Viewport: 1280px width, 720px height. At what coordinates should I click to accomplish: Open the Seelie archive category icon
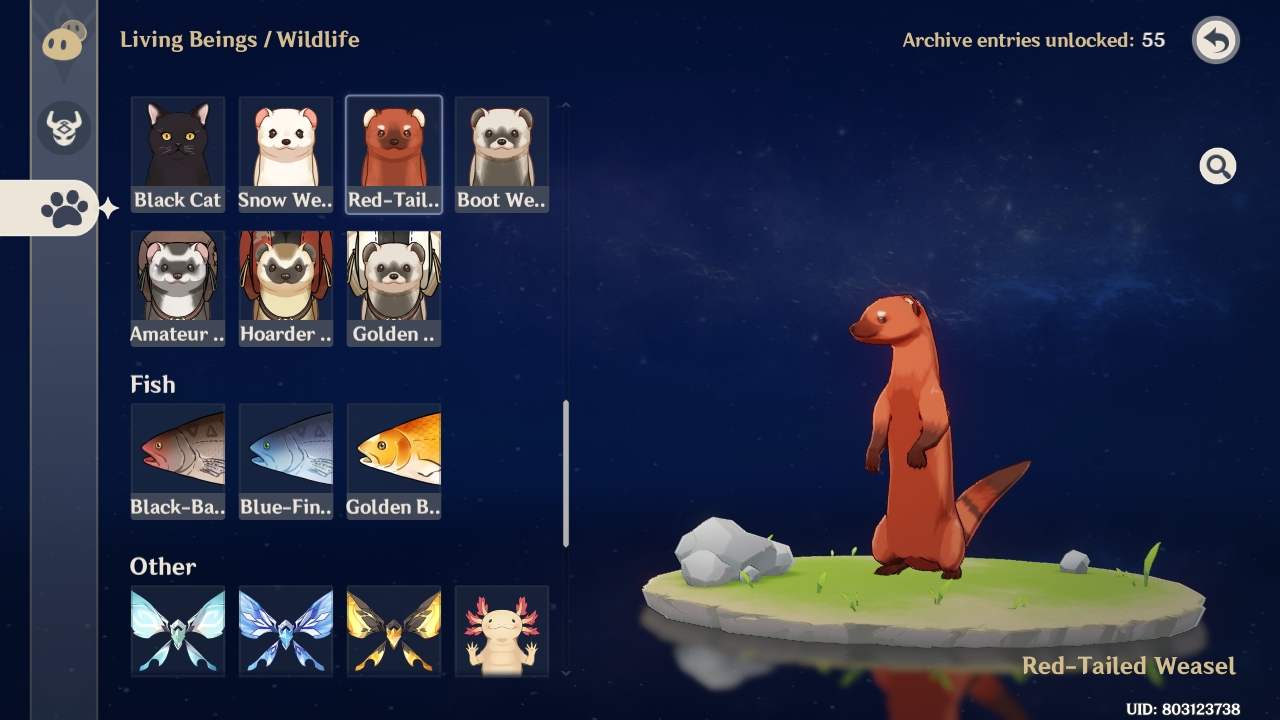coord(62,40)
